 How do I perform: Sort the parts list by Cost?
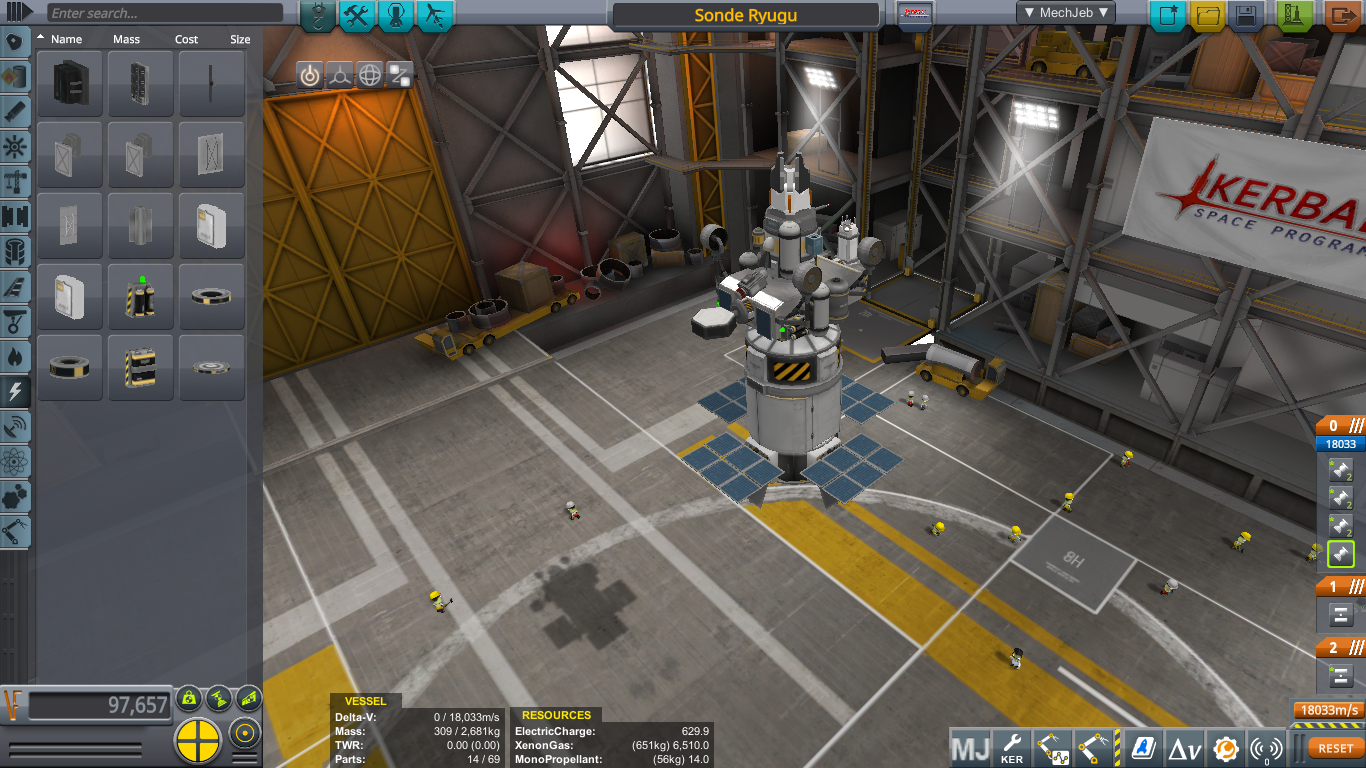[x=186, y=39]
